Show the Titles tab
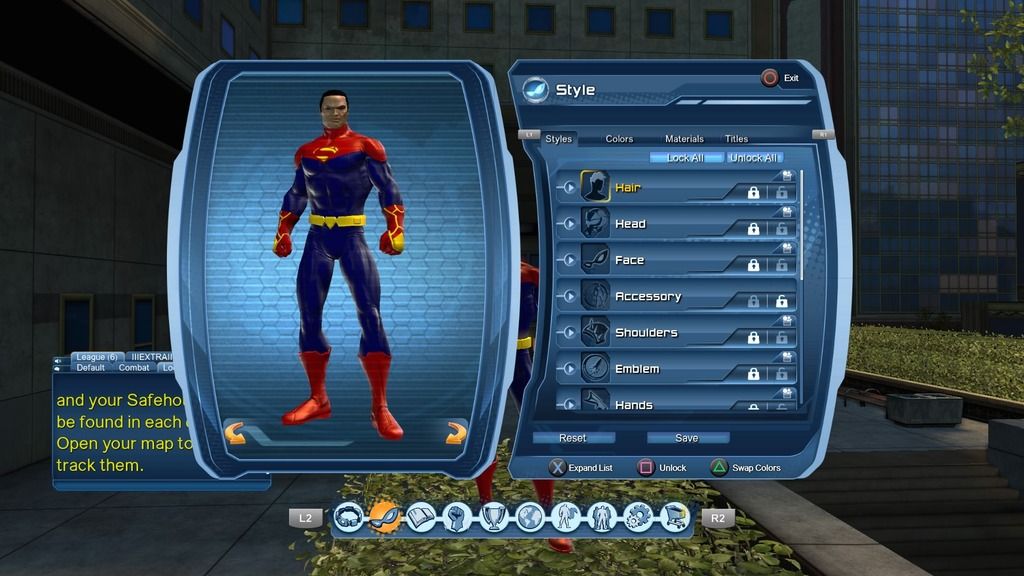The image size is (1024, 576). pyautogui.click(x=736, y=139)
